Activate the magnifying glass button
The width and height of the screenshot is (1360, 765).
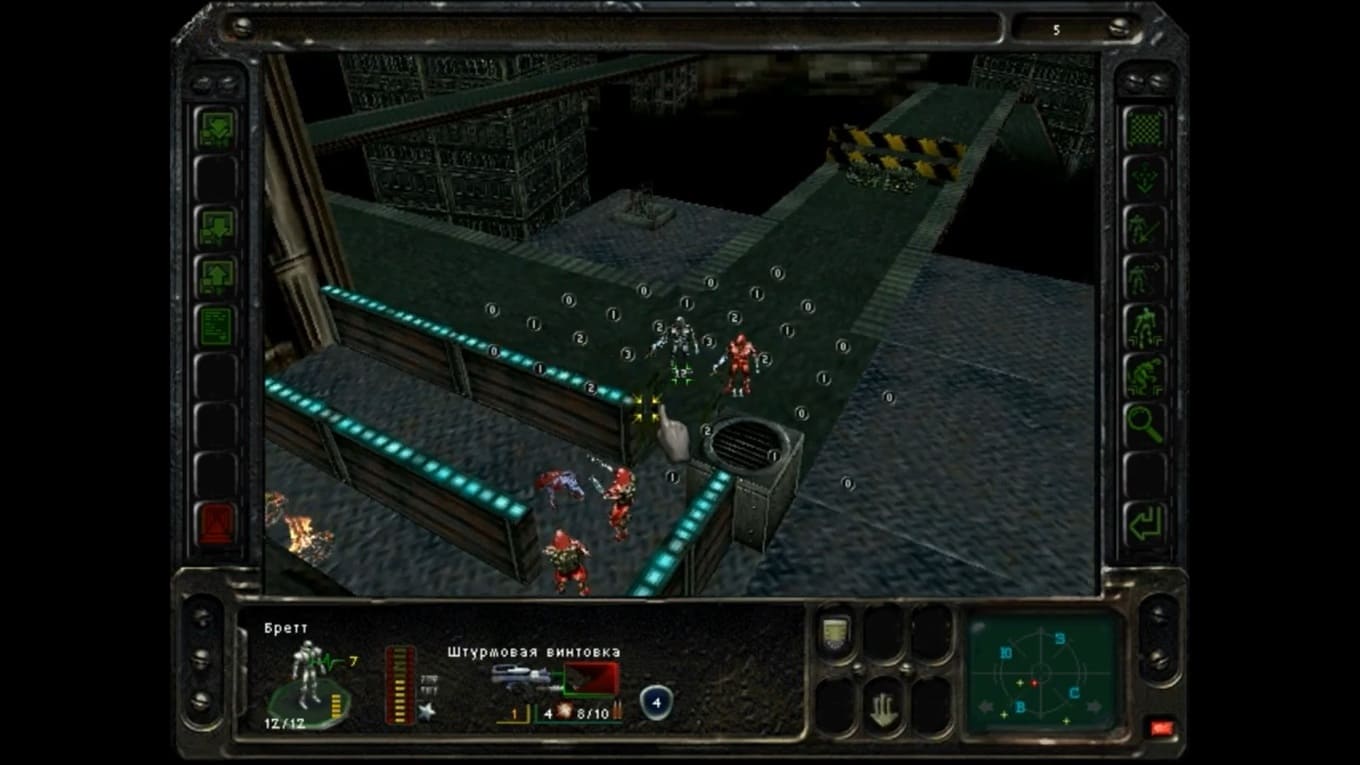1144,424
